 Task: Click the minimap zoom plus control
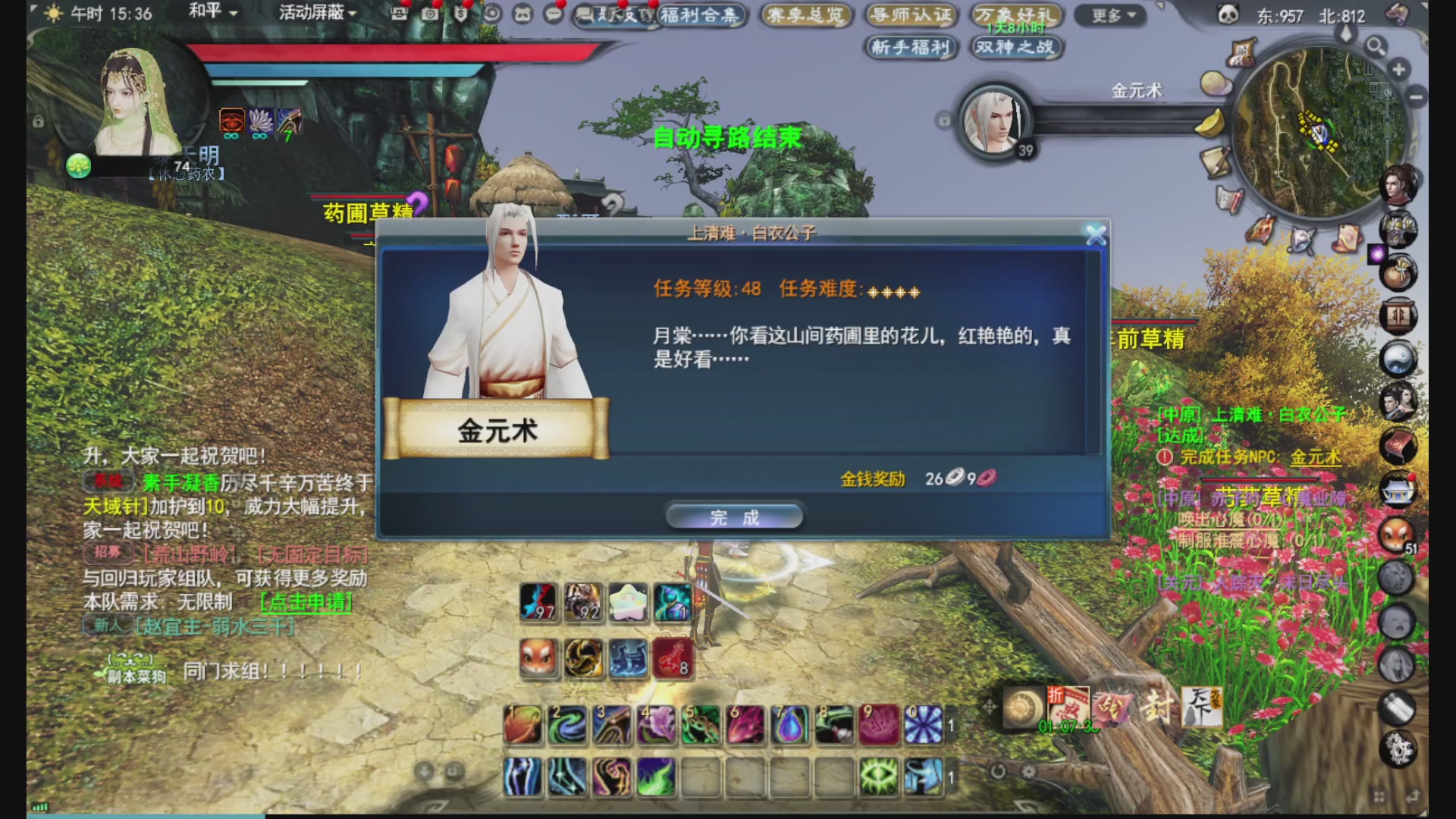(1398, 70)
